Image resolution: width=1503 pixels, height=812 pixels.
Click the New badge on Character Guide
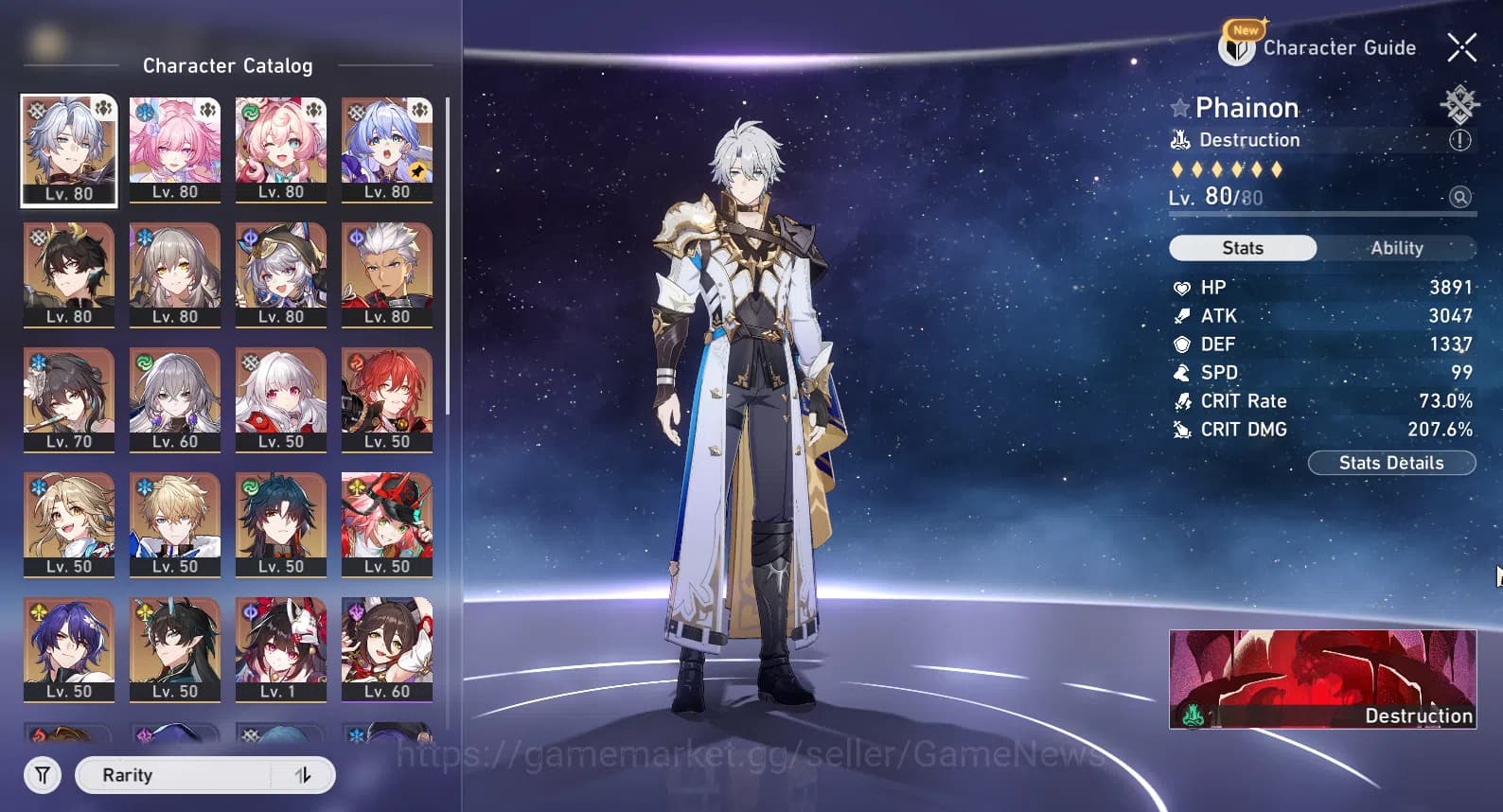(x=1245, y=30)
